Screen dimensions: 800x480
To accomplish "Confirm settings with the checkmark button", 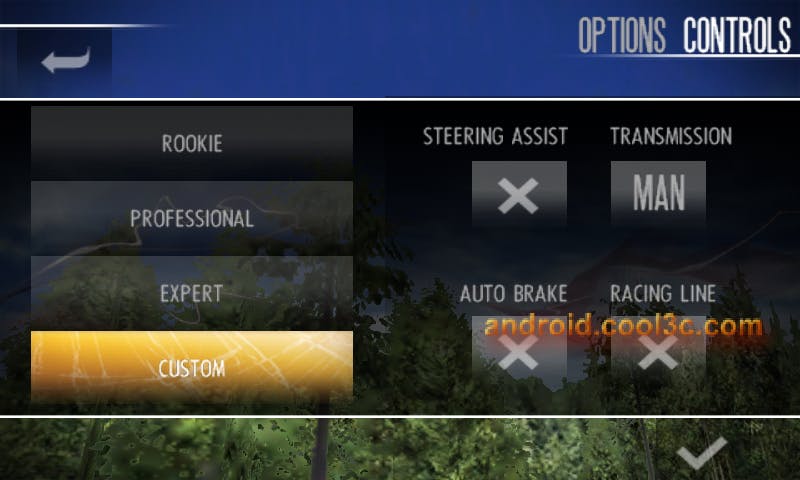I will pyautogui.click(x=701, y=455).
